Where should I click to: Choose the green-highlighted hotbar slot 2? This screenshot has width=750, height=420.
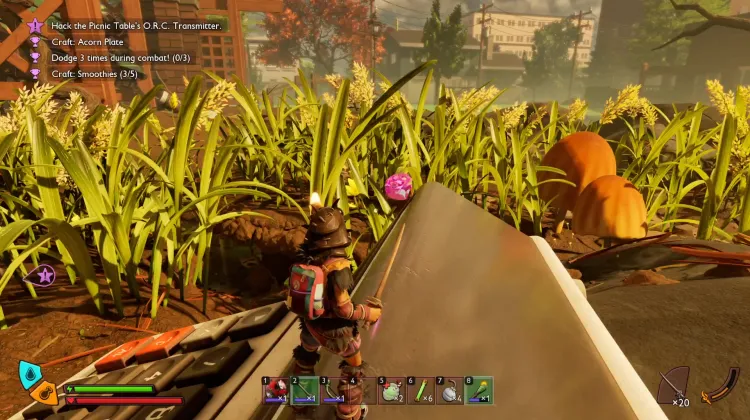[x=305, y=391]
